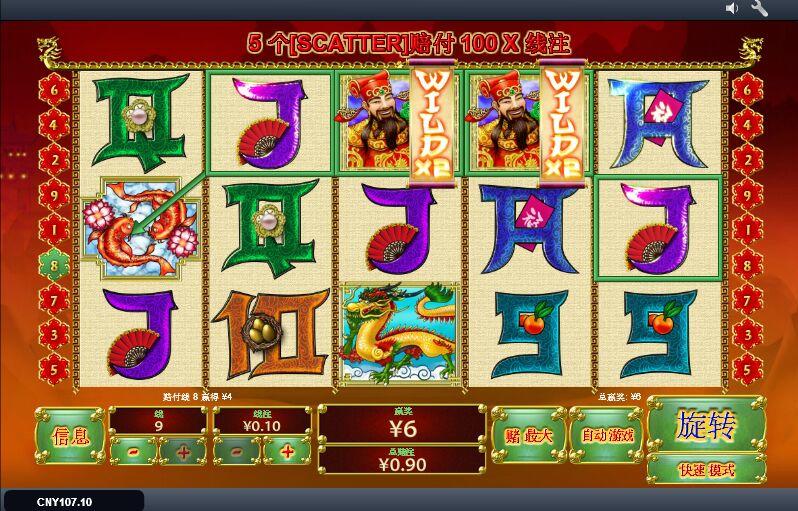Mute sound with the speaker icon
The height and width of the screenshot is (511, 798).
pos(732,9)
